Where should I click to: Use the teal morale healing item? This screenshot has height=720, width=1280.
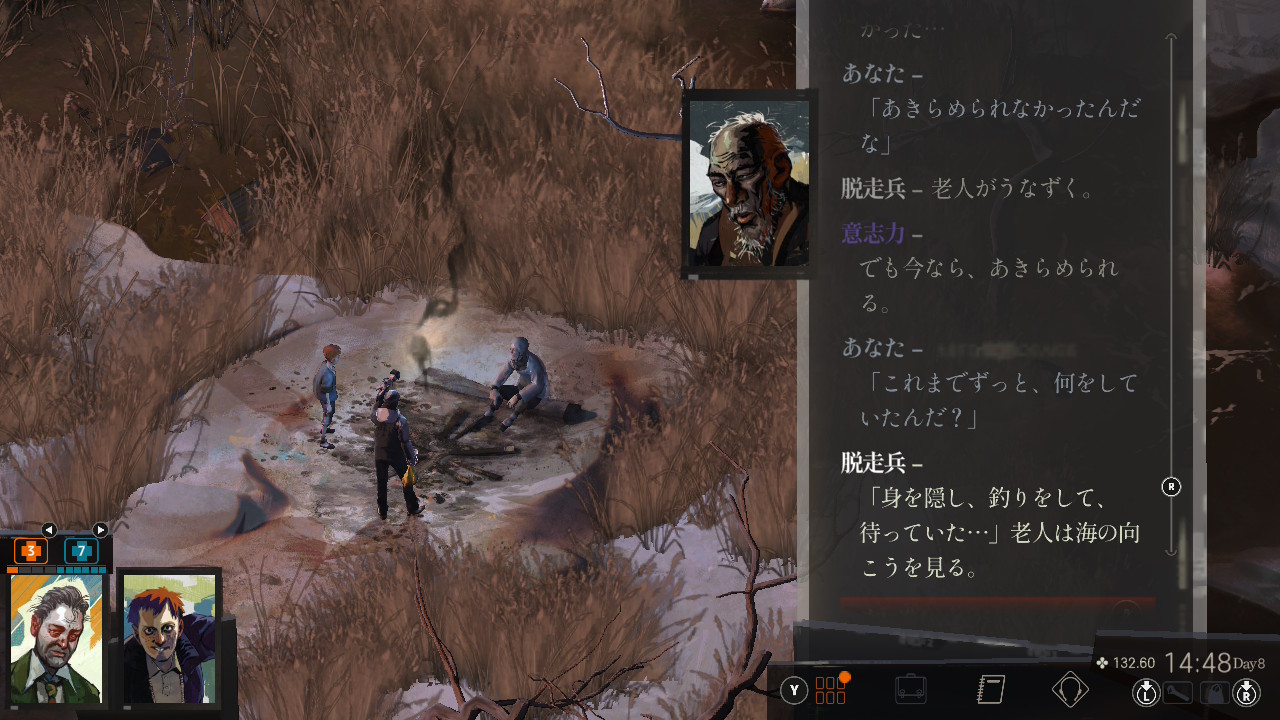81,551
